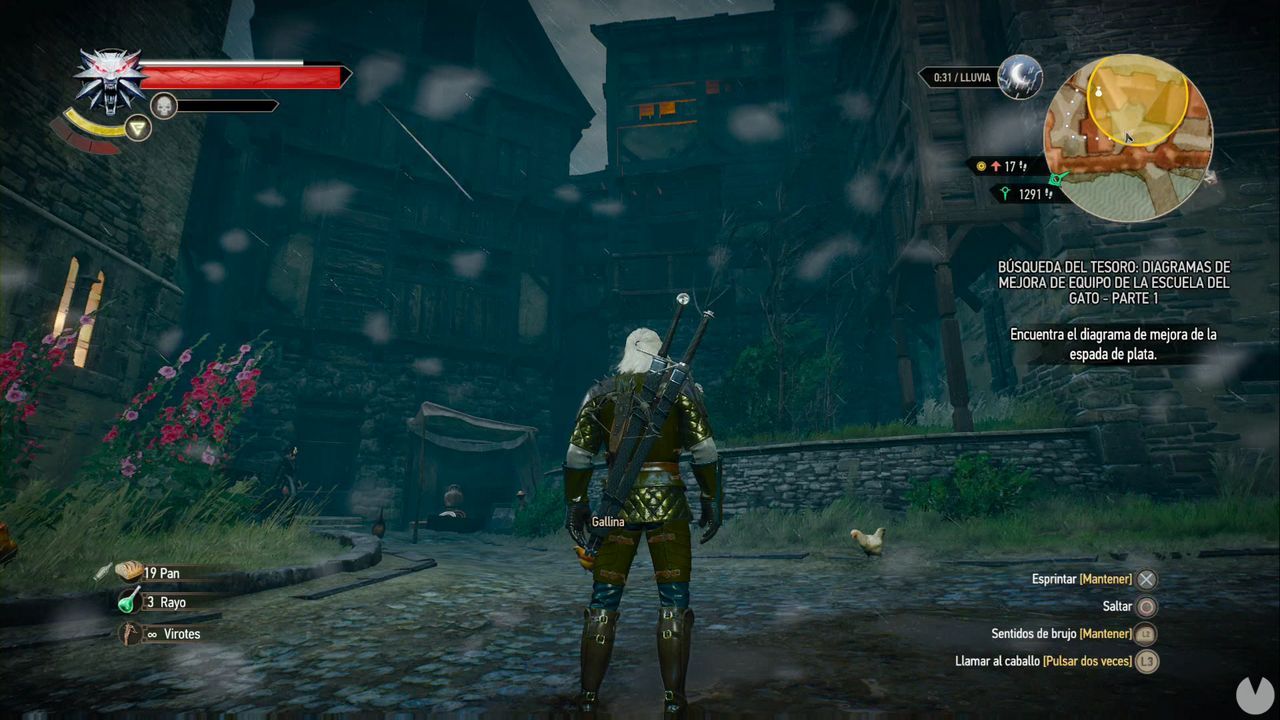Toggle Esprintar via the X button prompt
The image size is (1280, 720).
[1146, 578]
